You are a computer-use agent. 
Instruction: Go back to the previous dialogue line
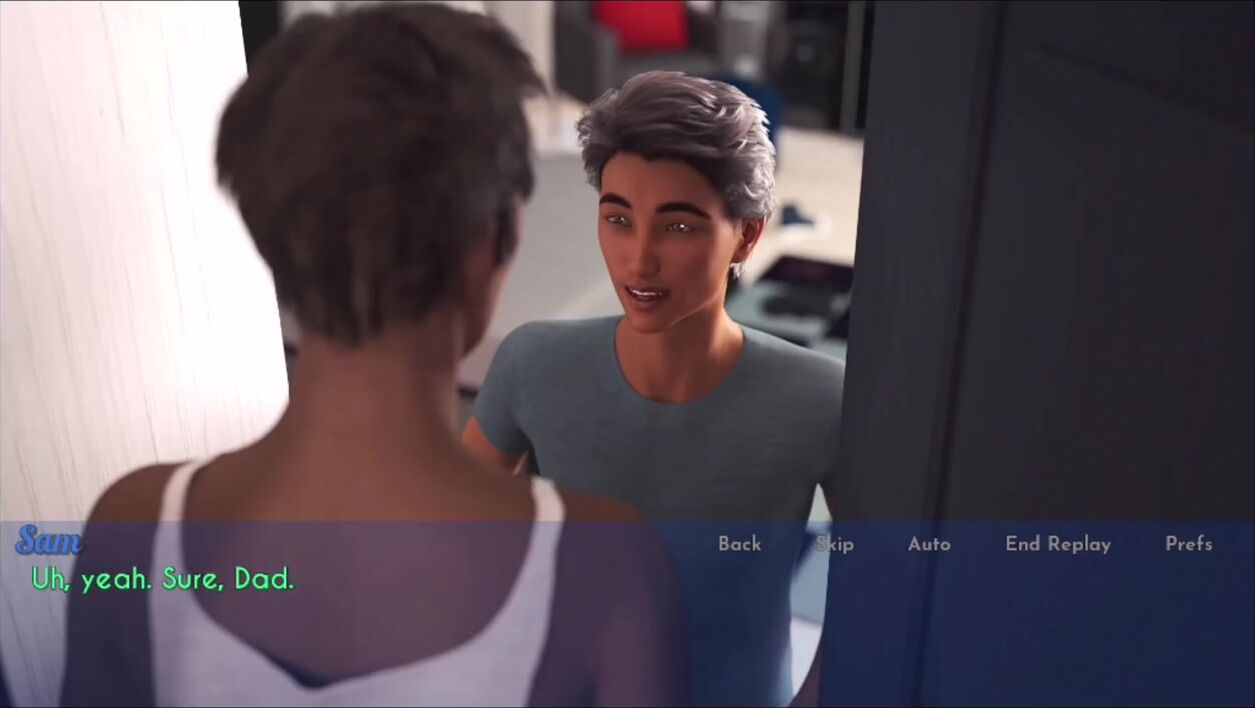pyautogui.click(x=739, y=544)
